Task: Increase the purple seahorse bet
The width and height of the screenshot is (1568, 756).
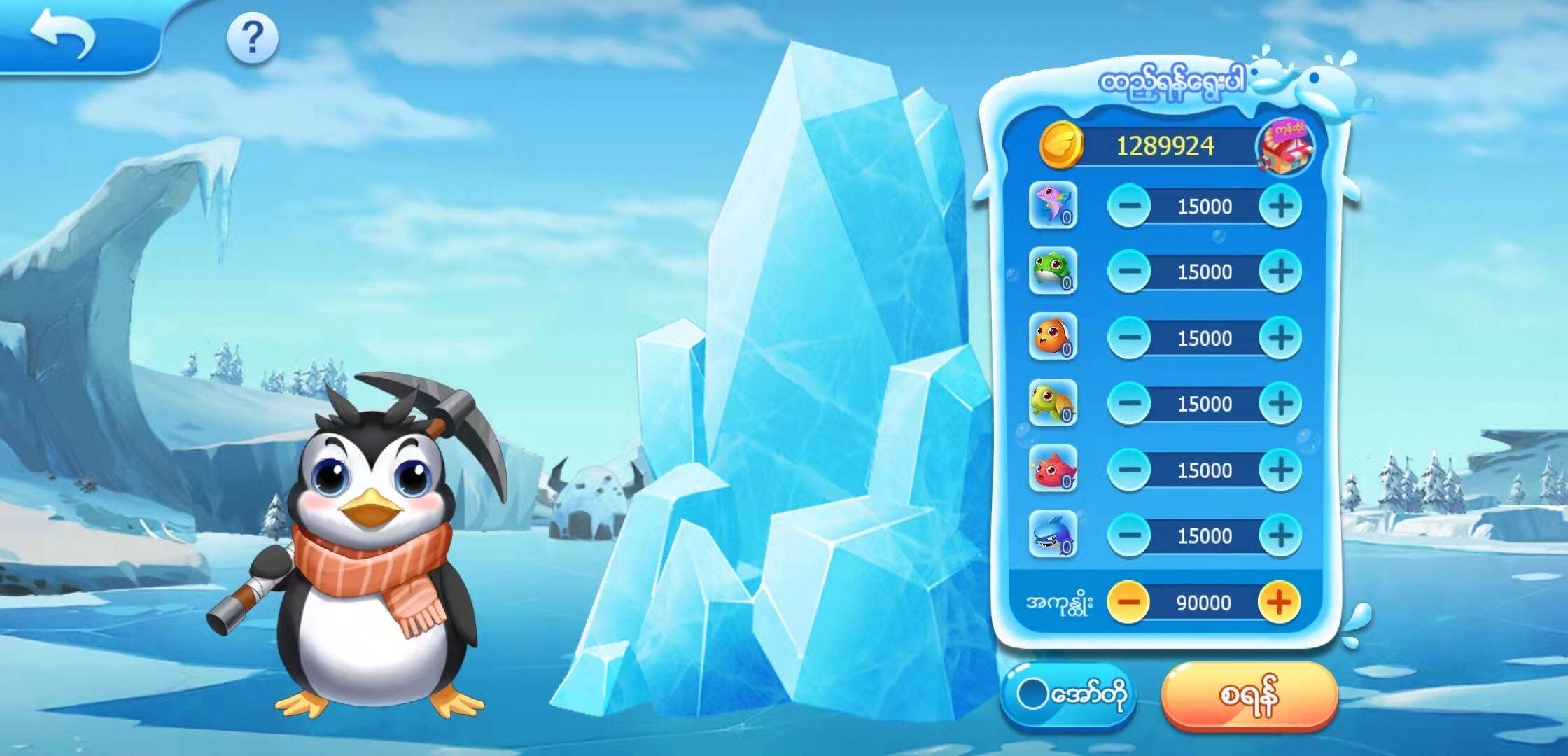Action: click(1280, 206)
